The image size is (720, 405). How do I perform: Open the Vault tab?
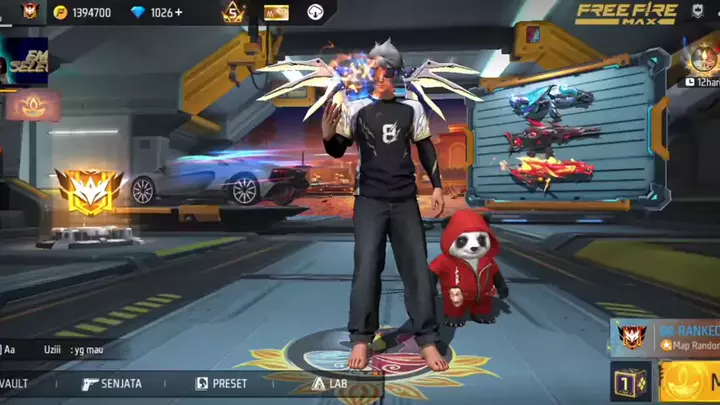(18, 384)
